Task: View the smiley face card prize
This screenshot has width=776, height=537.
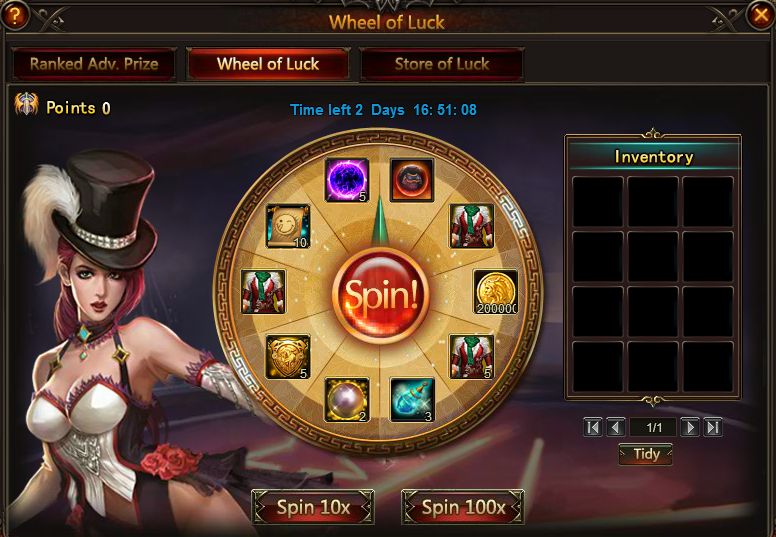Action: pos(287,226)
